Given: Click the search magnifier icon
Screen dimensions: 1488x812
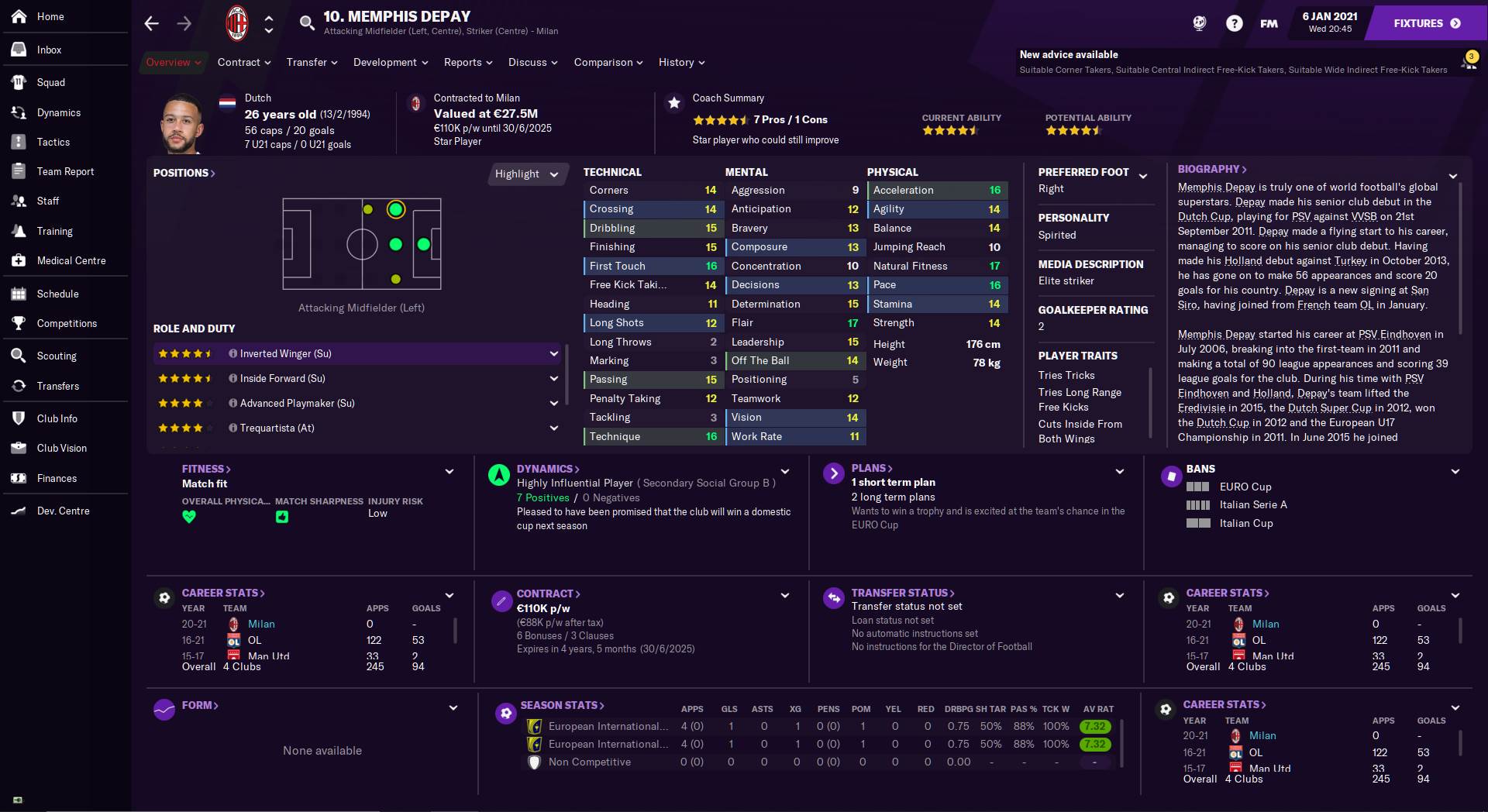Looking at the screenshot, I should (x=307, y=22).
